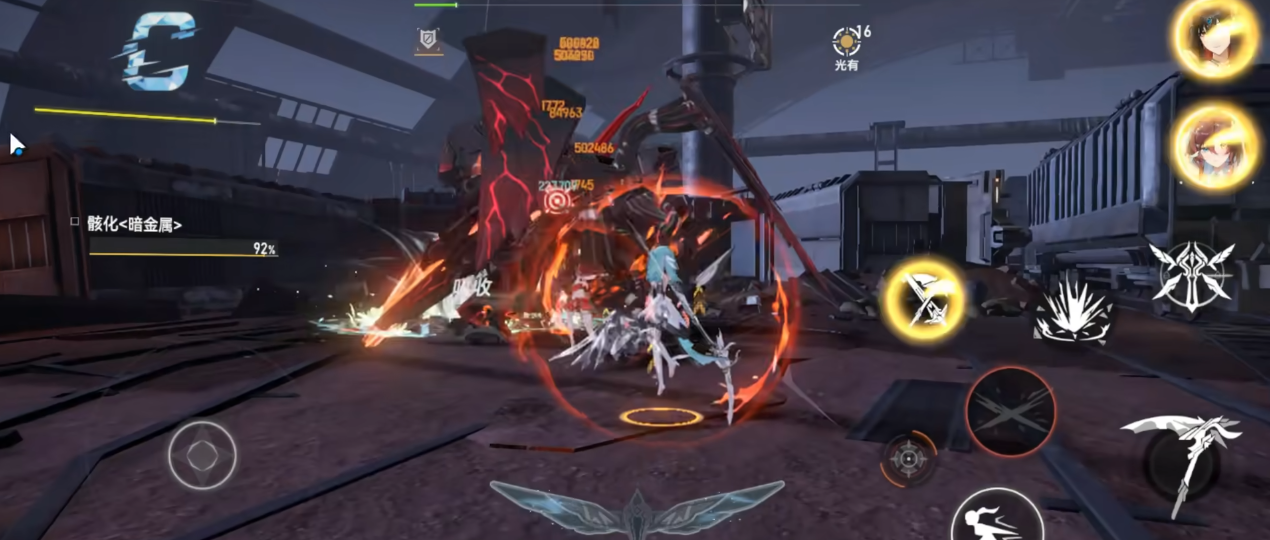Tap the virtual movement joystick
The height and width of the screenshot is (540, 1270).
pos(202,456)
